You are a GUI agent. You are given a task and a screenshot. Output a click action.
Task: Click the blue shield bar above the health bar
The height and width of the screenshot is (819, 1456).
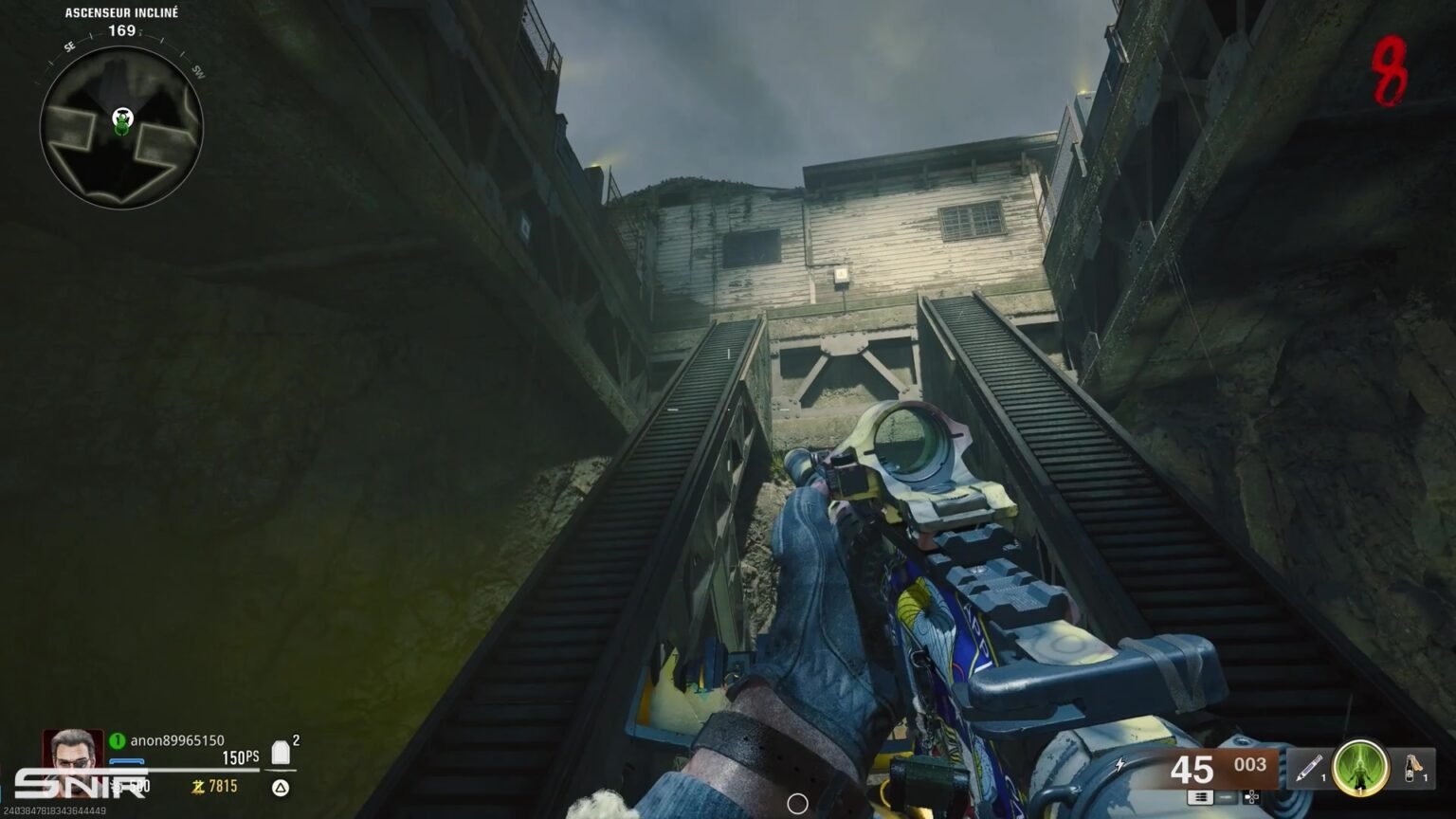126,760
